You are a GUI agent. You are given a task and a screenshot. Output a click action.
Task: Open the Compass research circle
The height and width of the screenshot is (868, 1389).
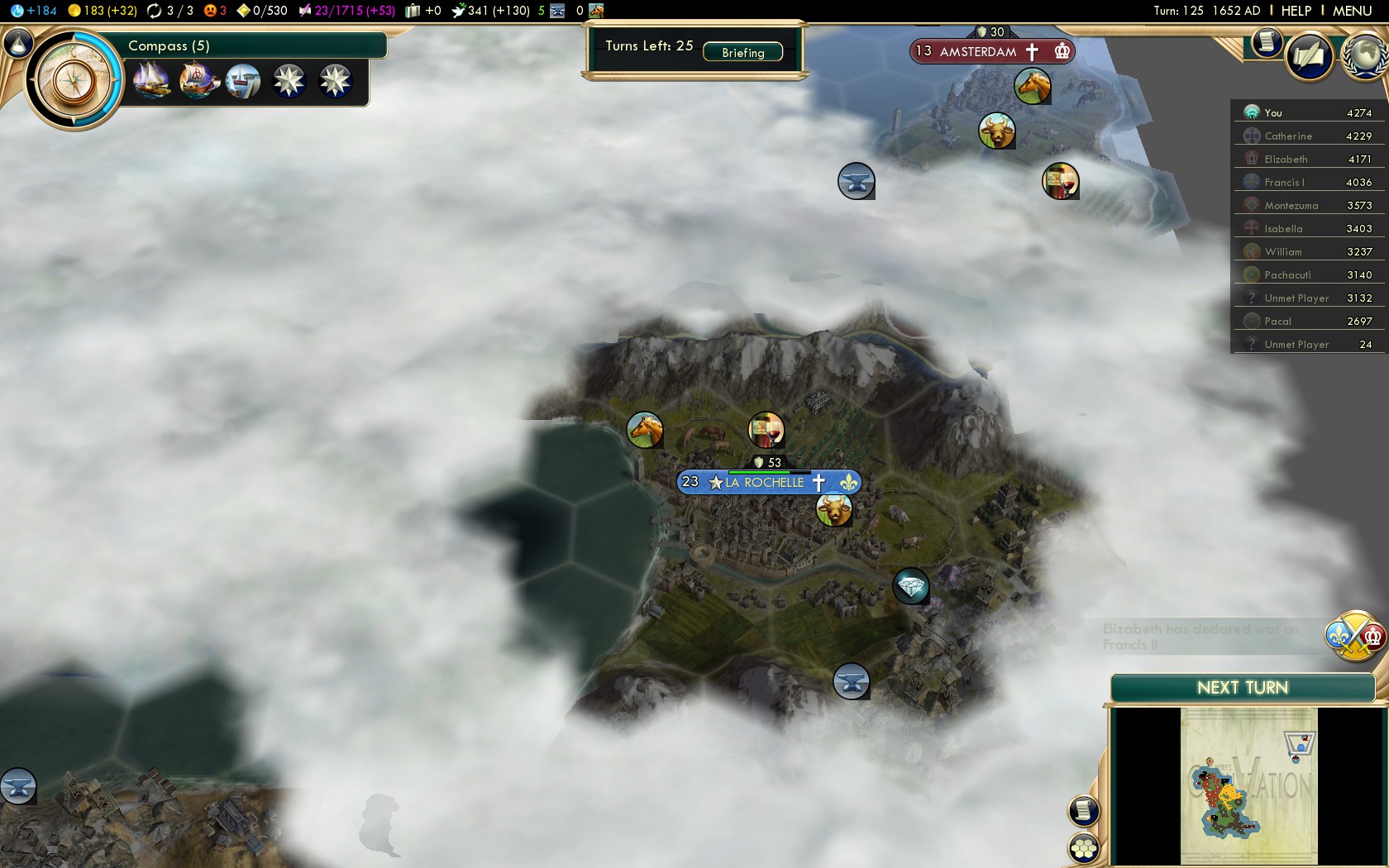[x=74, y=81]
